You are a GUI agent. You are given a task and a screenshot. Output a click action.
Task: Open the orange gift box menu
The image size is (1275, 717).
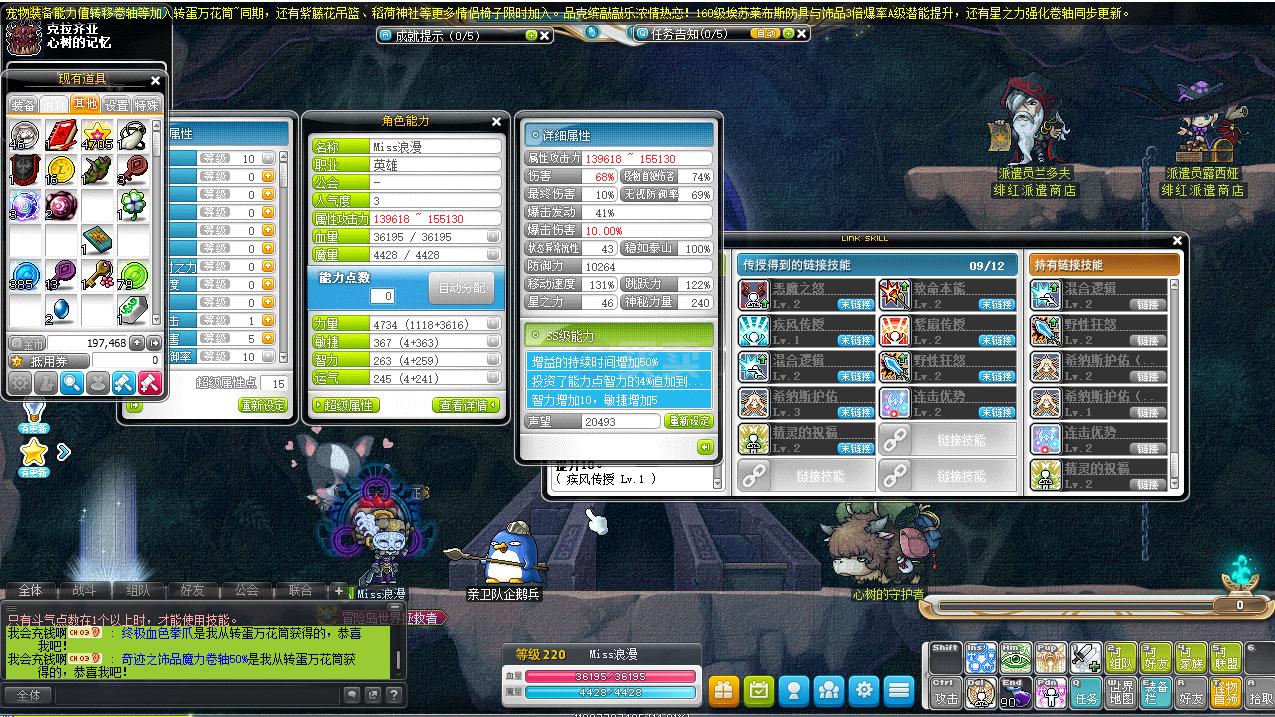723,690
